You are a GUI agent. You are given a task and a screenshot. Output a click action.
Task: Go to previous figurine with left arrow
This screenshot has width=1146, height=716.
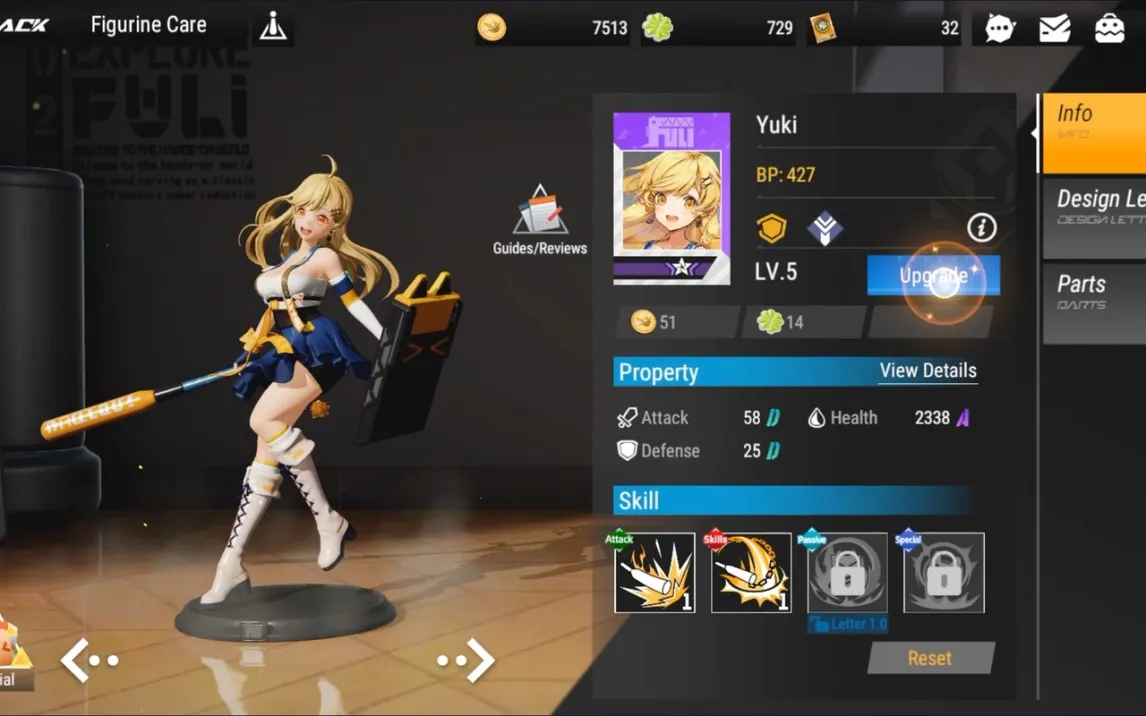coord(88,660)
